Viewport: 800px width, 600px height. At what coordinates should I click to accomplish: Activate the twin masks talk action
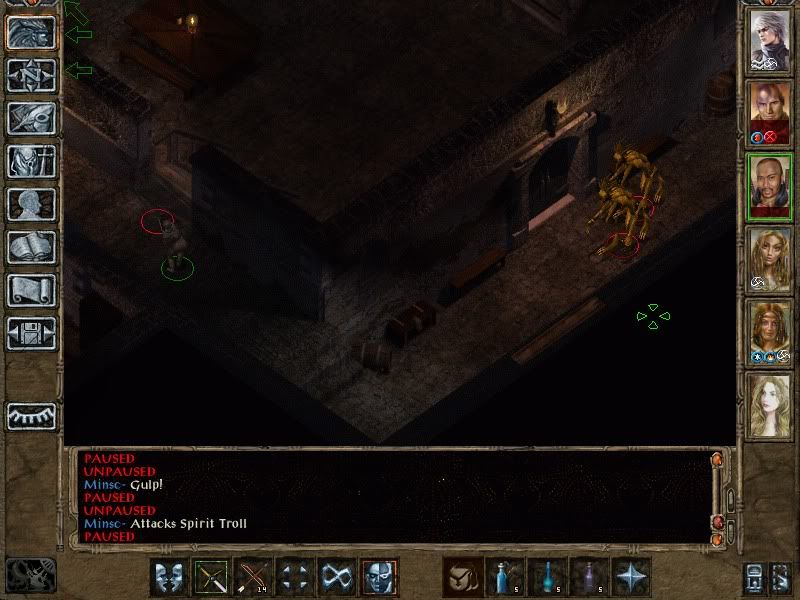click(169, 577)
